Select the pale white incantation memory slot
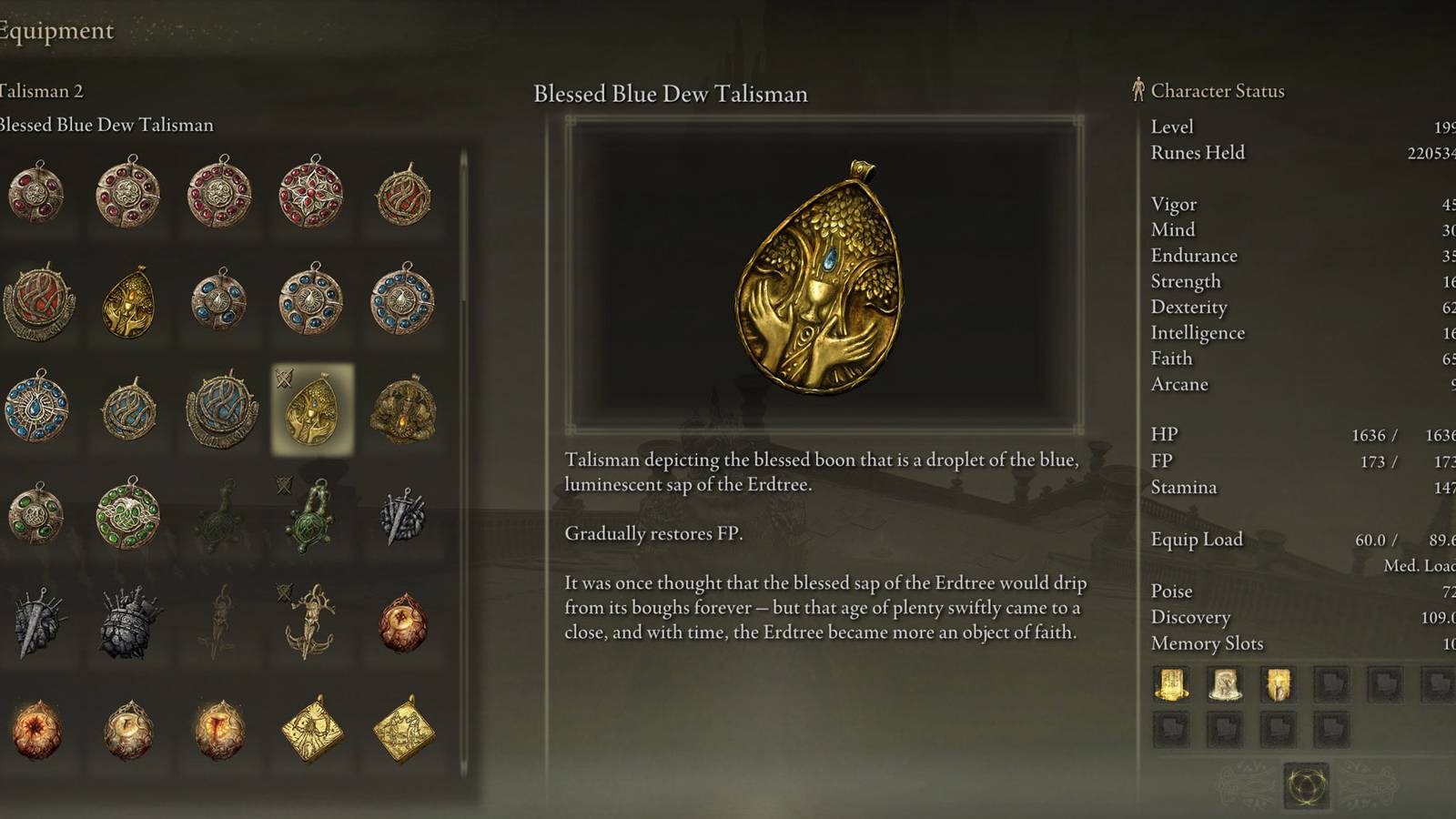The image size is (1456, 819). tap(1225, 684)
